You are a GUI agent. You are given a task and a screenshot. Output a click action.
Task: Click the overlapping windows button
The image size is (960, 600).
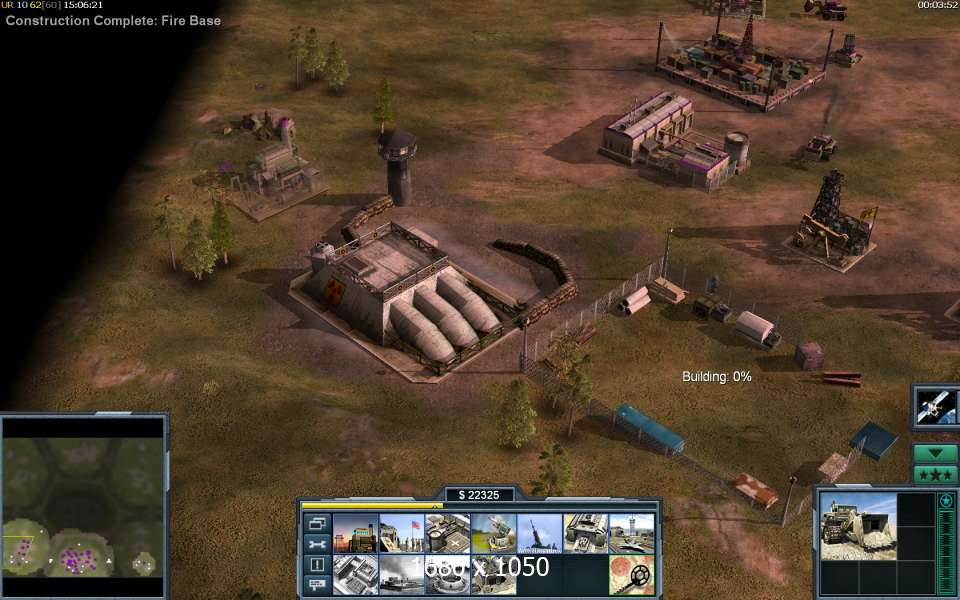click(x=317, y=523)
